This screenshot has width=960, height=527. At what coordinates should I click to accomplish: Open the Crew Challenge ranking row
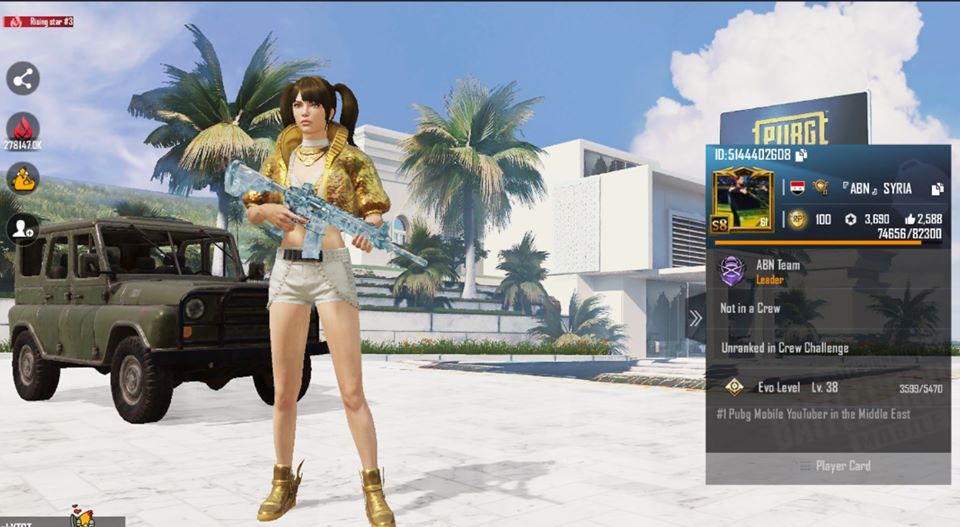tap(785, 348)
